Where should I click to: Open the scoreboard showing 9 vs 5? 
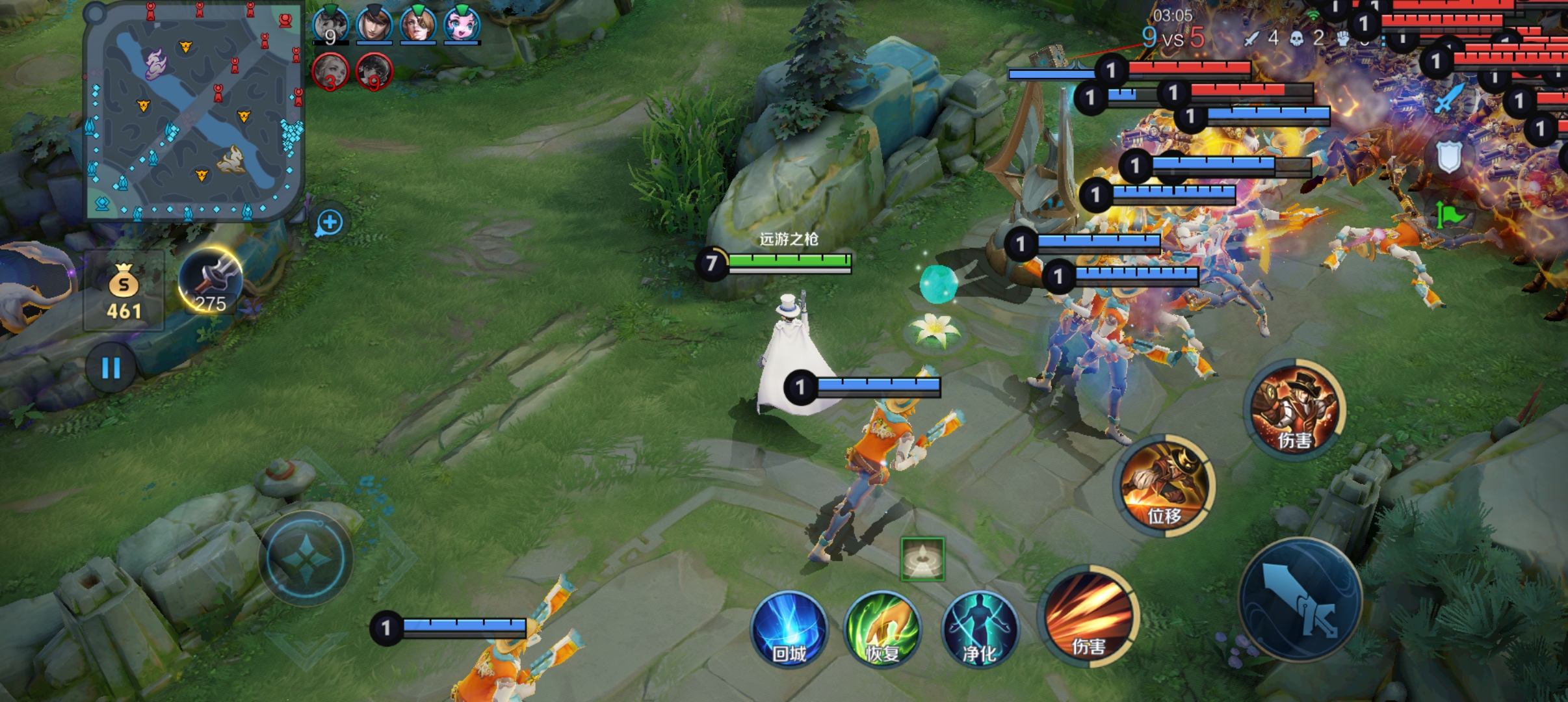point(1173,38)
